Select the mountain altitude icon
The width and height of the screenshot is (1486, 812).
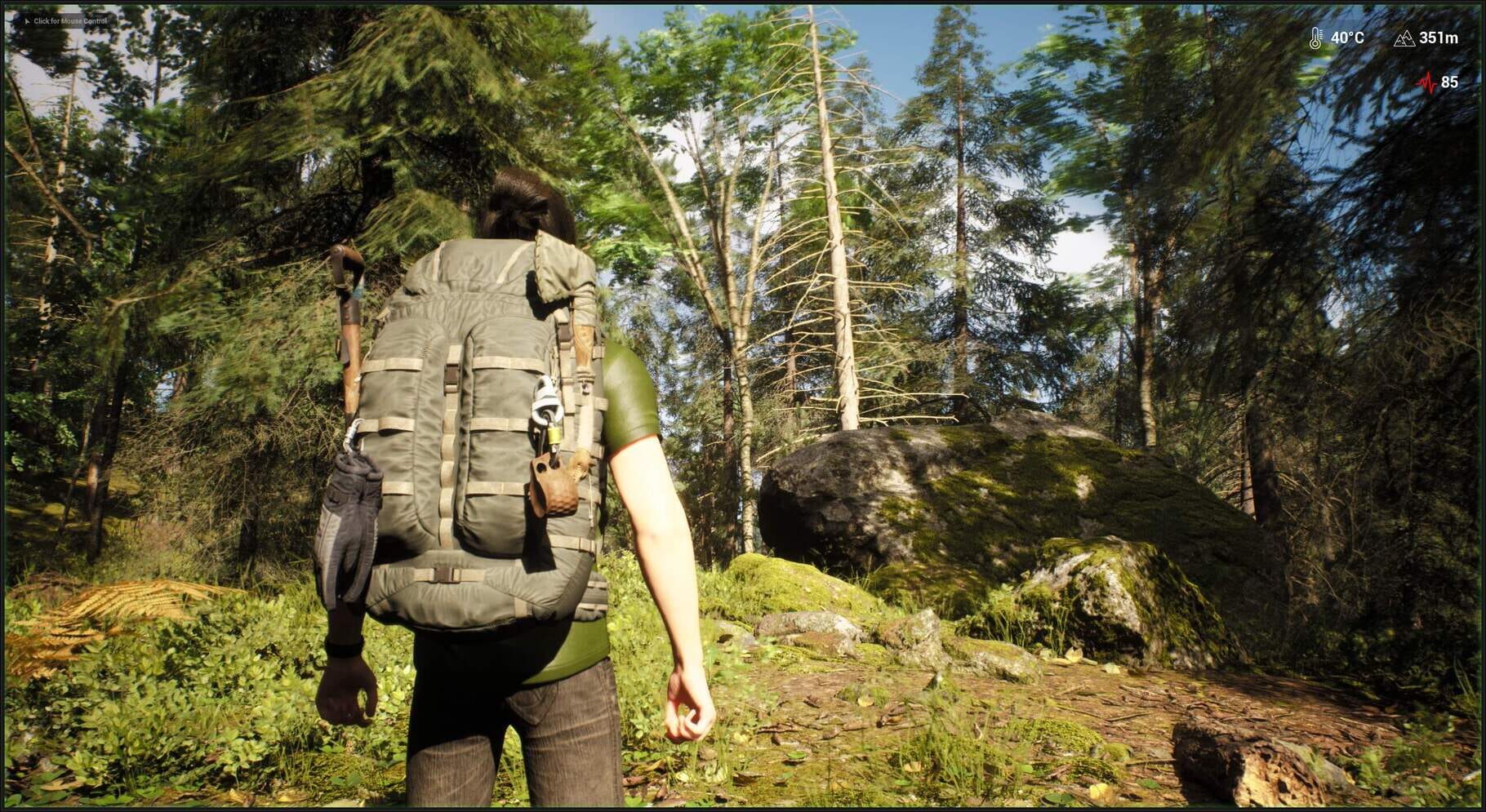[1404, 40]
